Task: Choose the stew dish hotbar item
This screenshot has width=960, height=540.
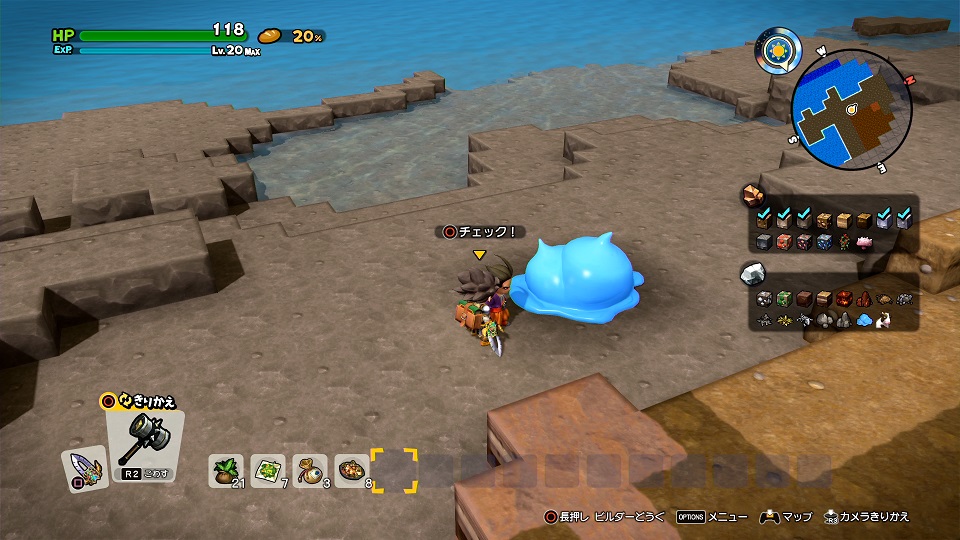Action: point(351,468)
